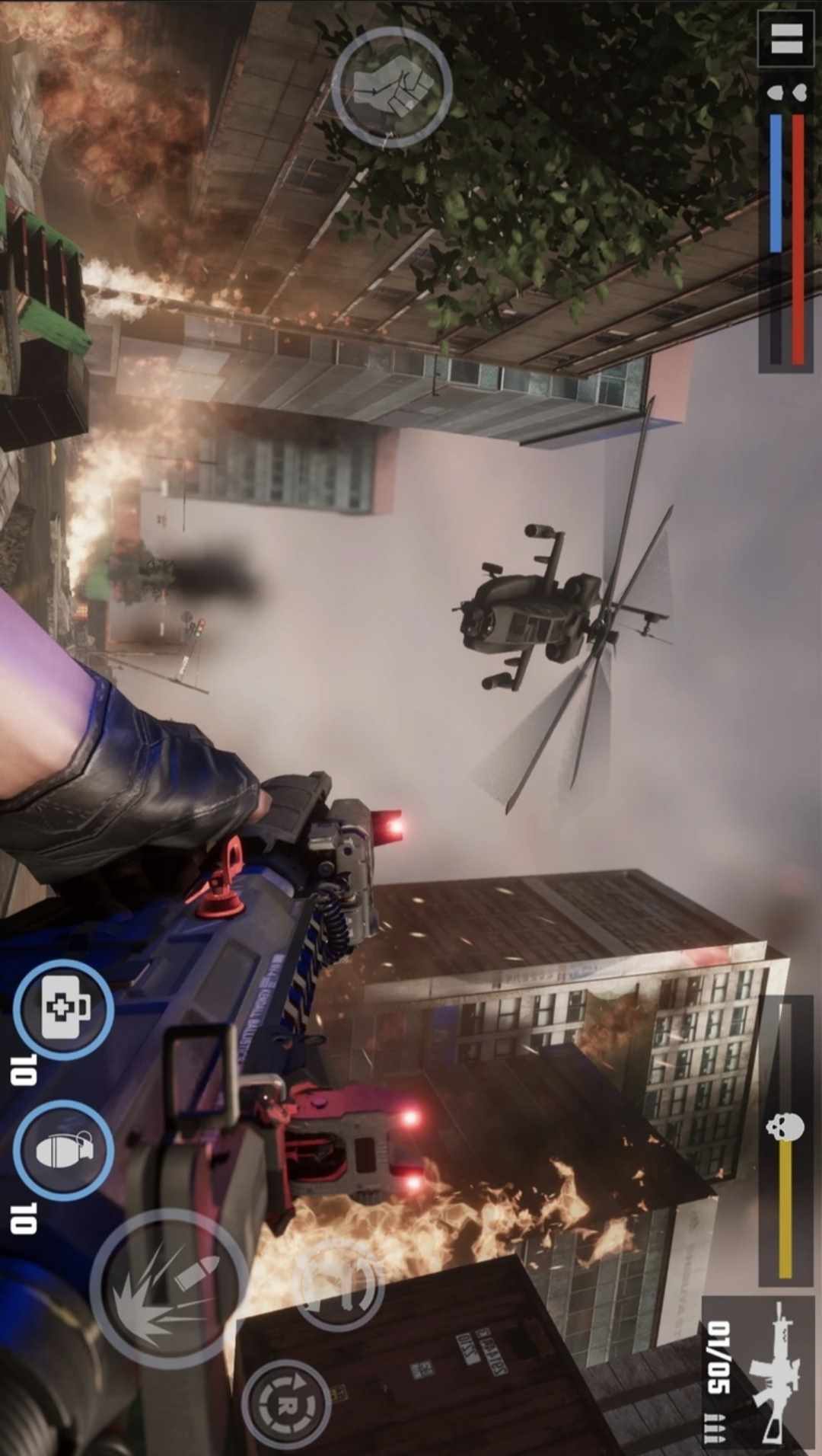Tap the circular R button
The height and width of the screenshot is (1456, 822).
[x=287, y=1403]
